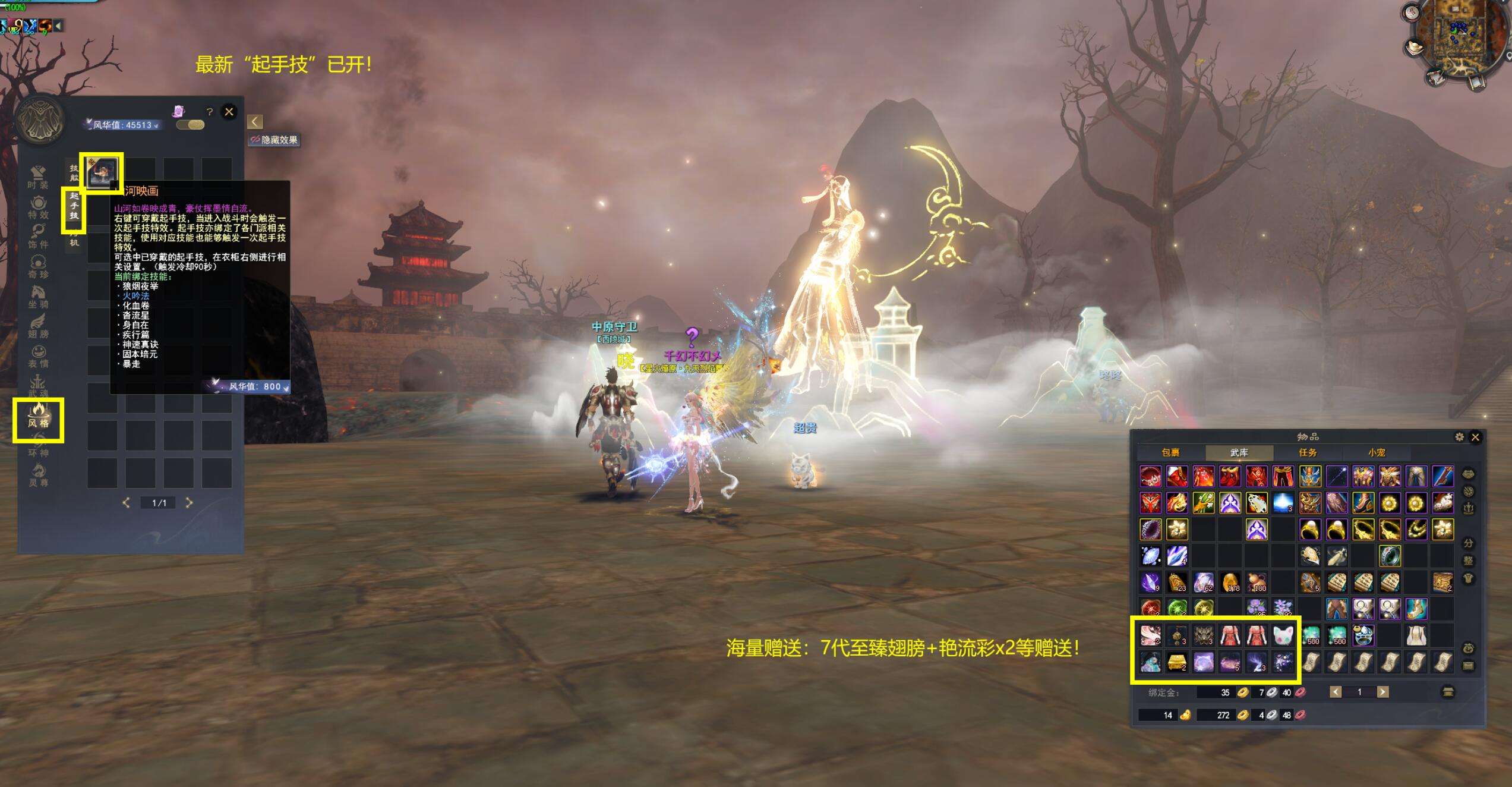
Task: Close the wardrobe panel
Action: 229,112
